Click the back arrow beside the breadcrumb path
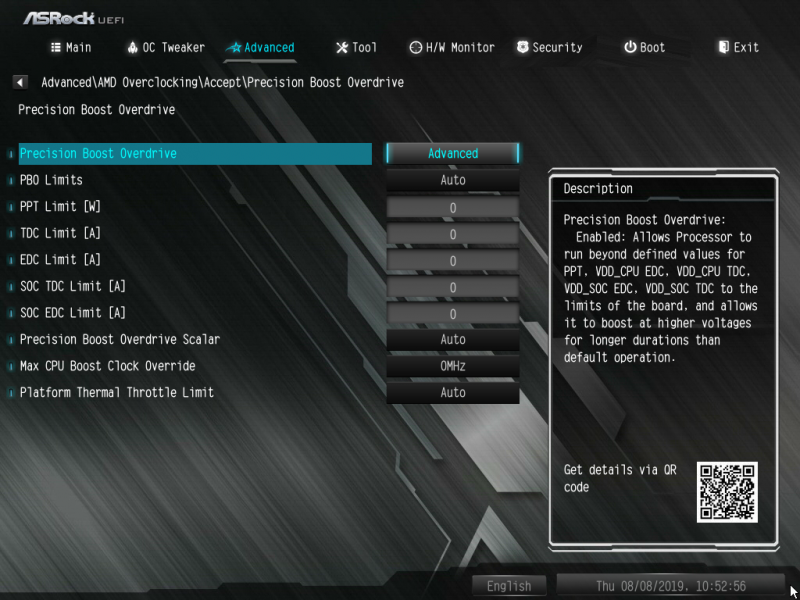This screenshot has height=600, width=800. (x=20, y=82)
